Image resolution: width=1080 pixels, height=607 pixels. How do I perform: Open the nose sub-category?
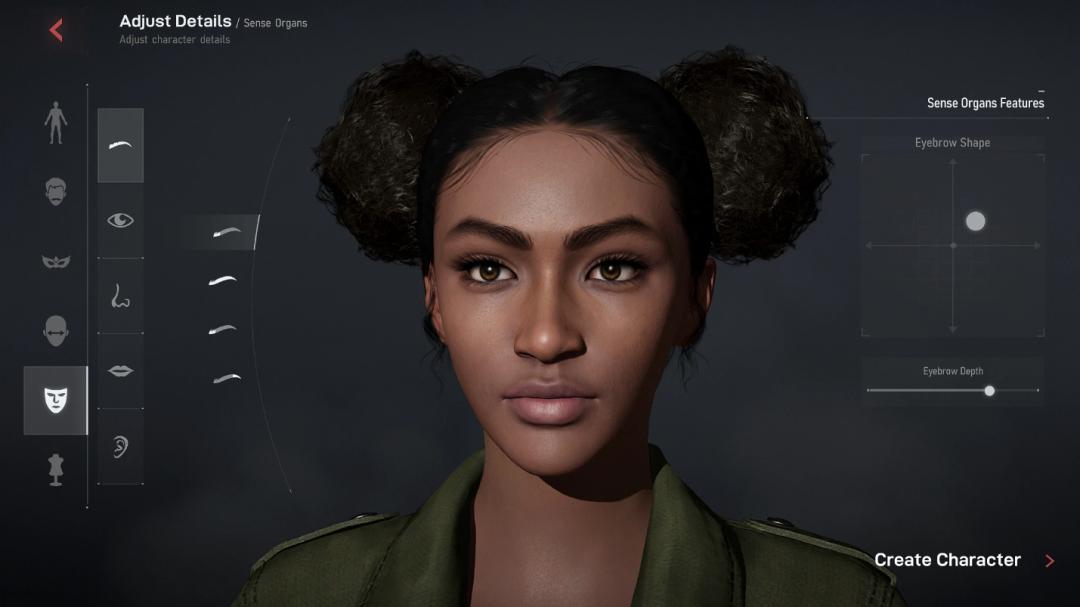pyautogui.click(x=120, y=296)
